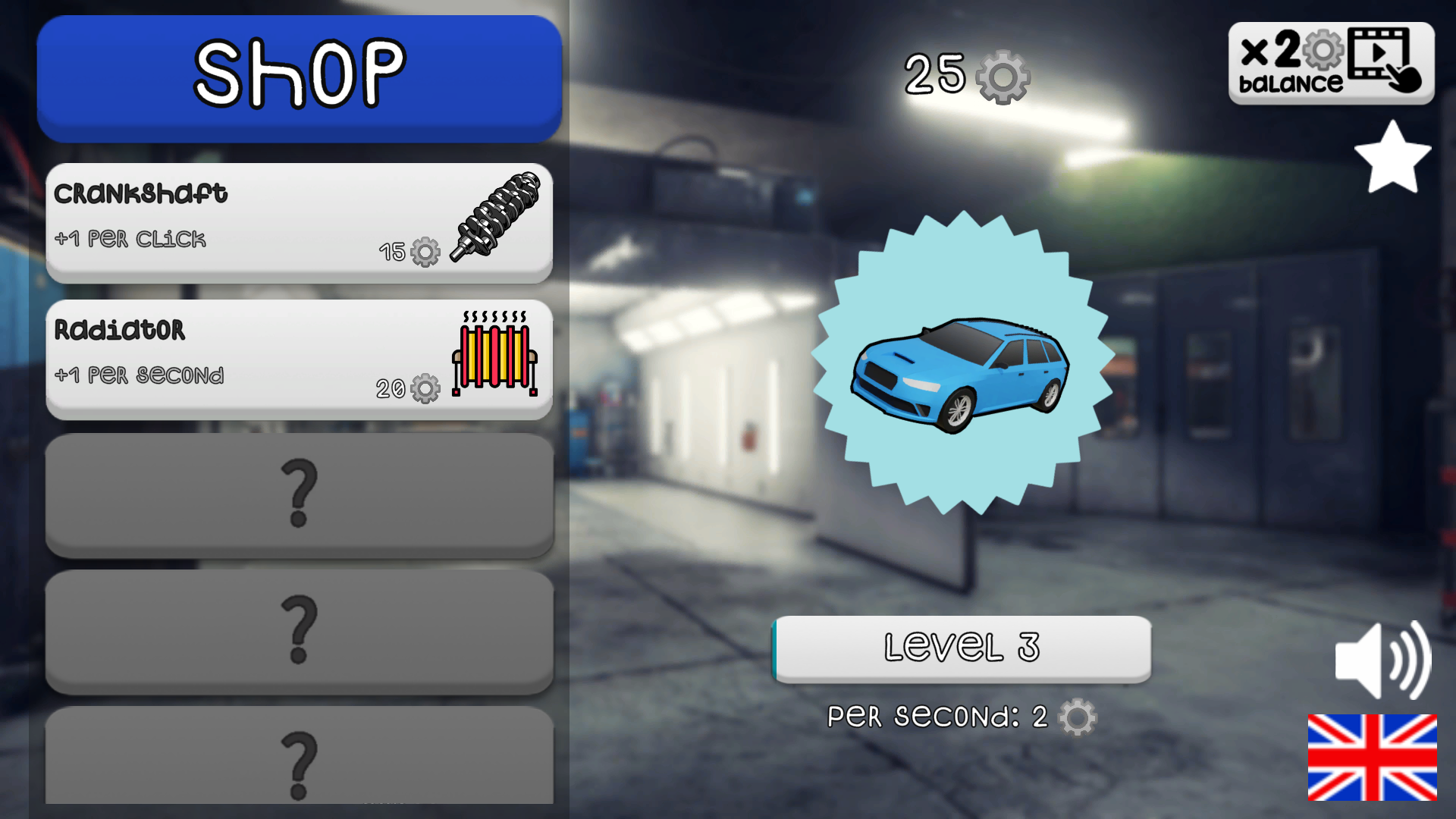Select the star achievements icon

click(x=1394, y=157)
